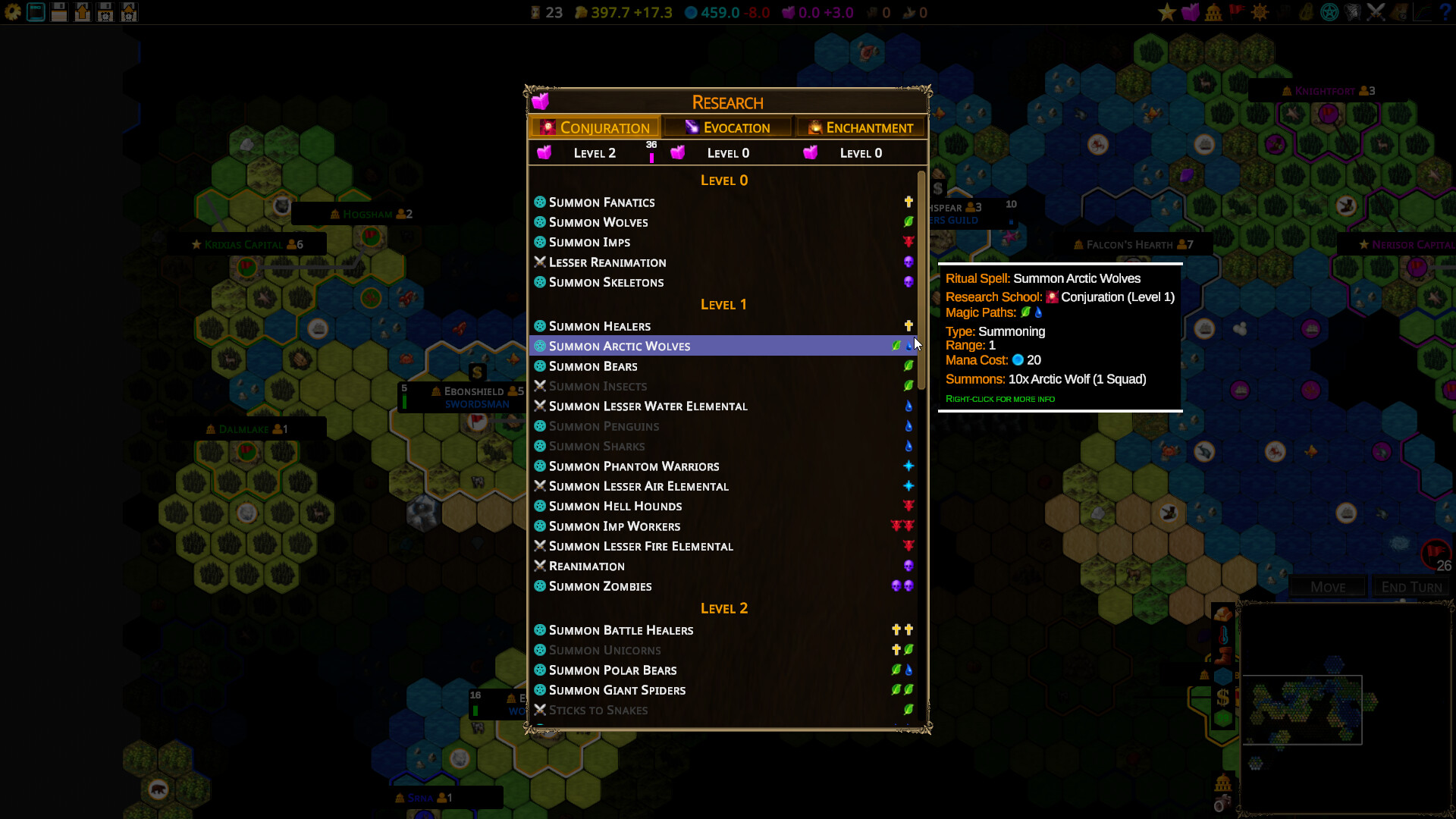Switch to the Evocation research tab
Image resolution: width=1456 pixels, height=819 pixels.
coord(726,127)
